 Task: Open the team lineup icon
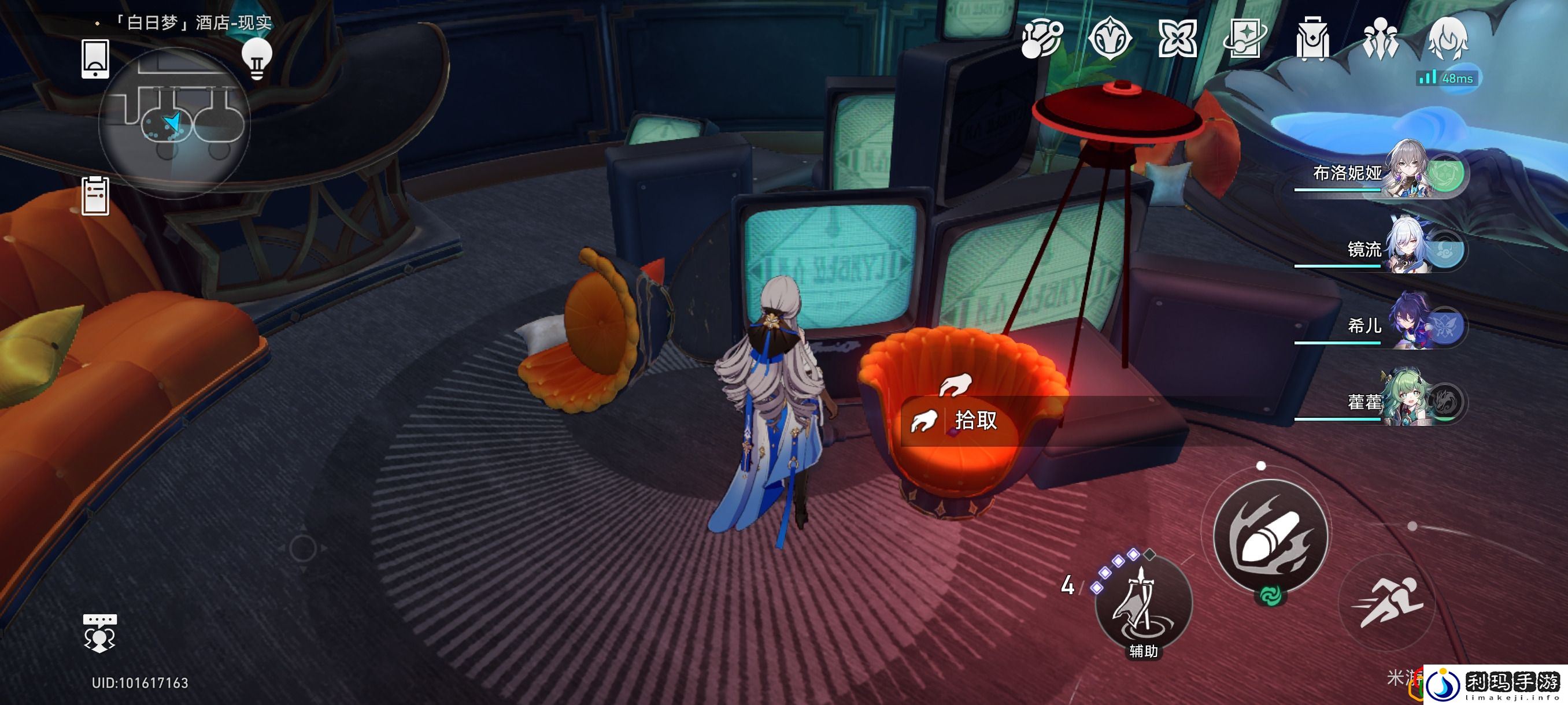point(1380,39)
